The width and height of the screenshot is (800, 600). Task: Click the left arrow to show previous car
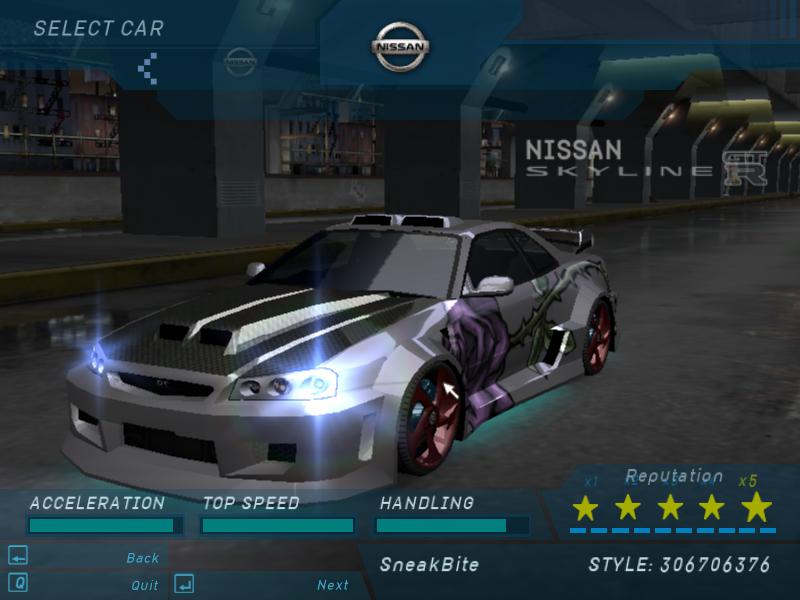pos(147,68)
